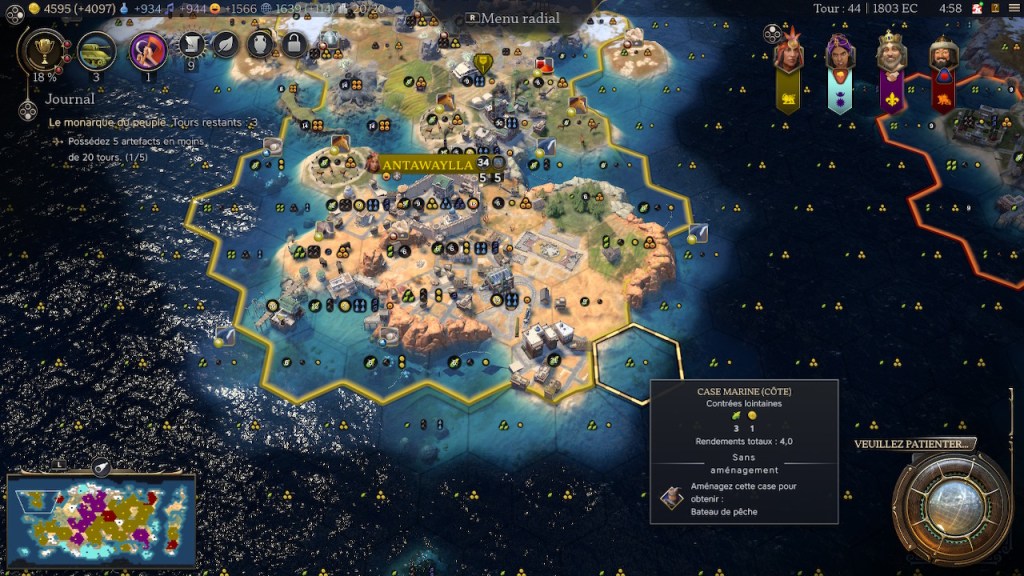Click the scroll icon showing 9

tap(194, 45)
